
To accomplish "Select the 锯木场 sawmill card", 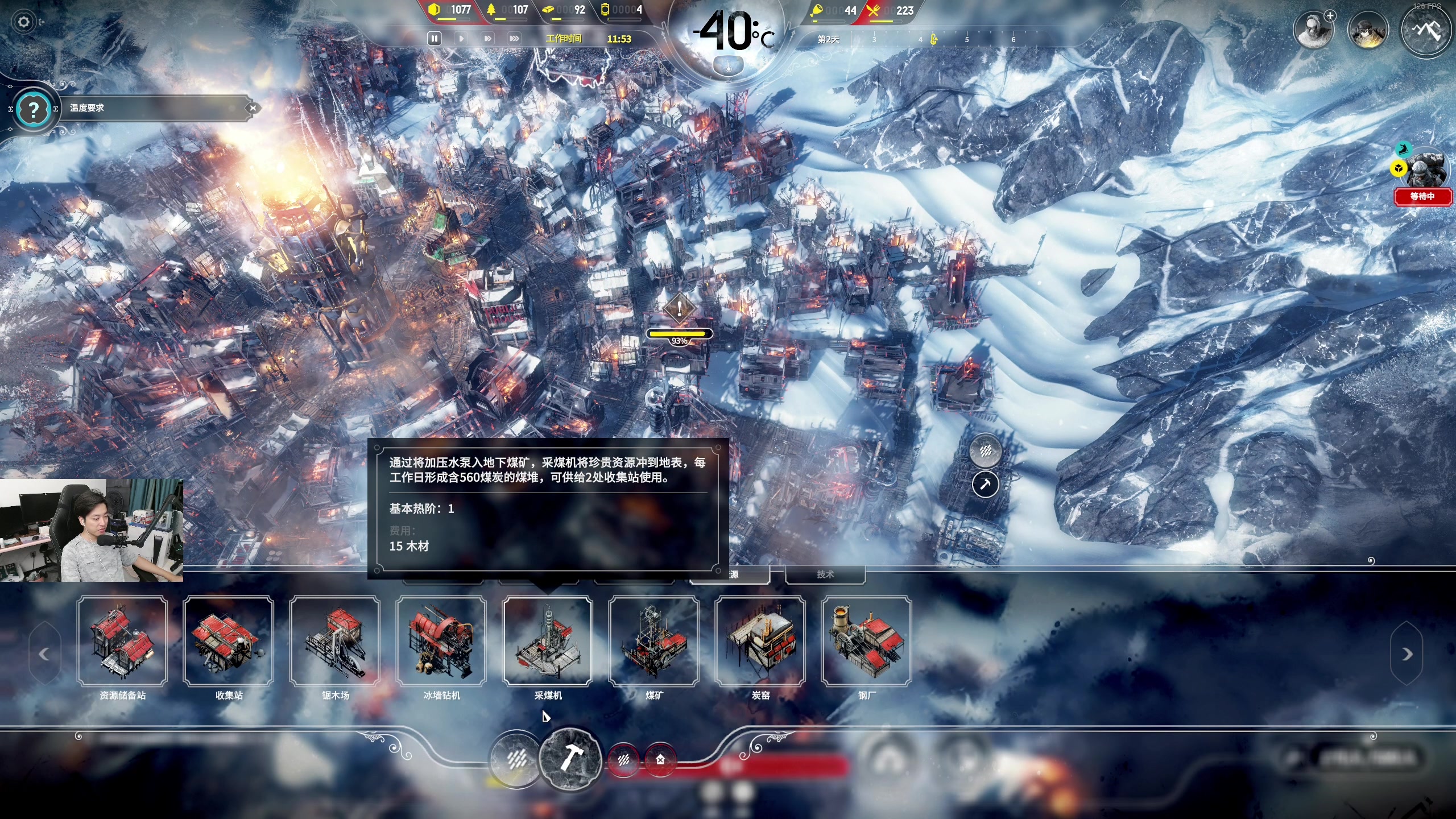I will [x=335, y=641].
